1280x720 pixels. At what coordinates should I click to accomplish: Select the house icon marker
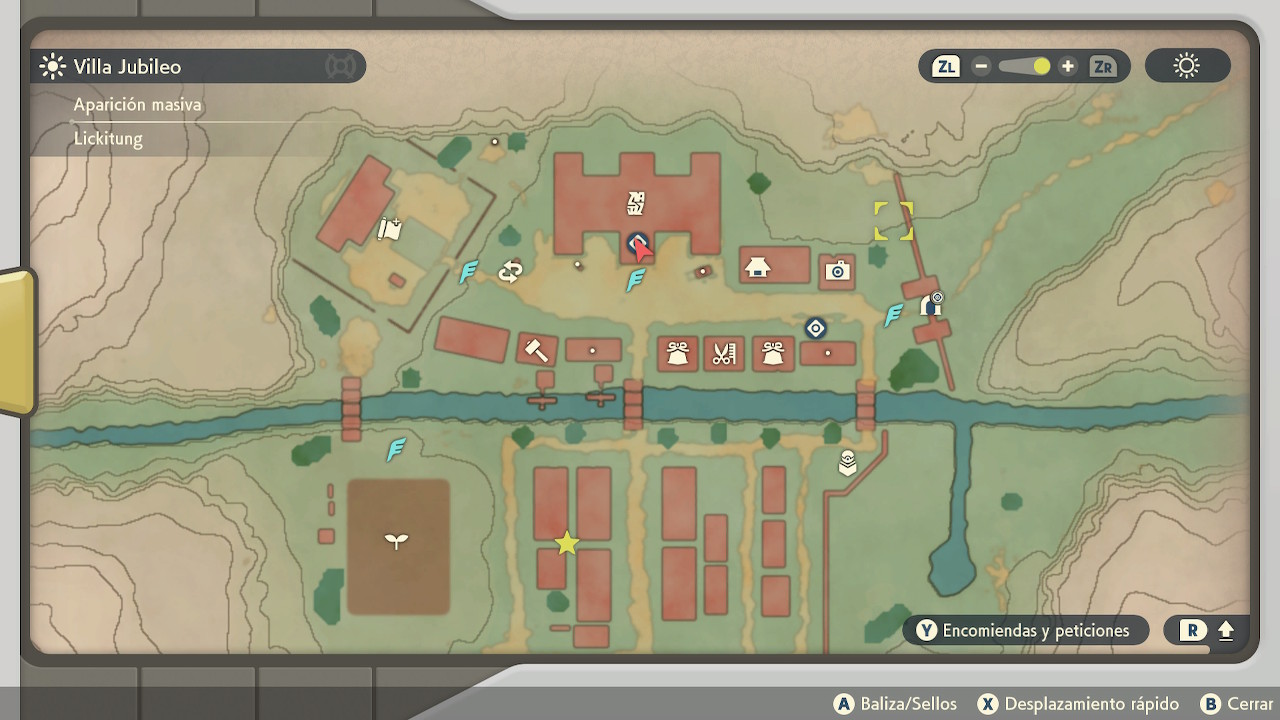tap(758, 267)
